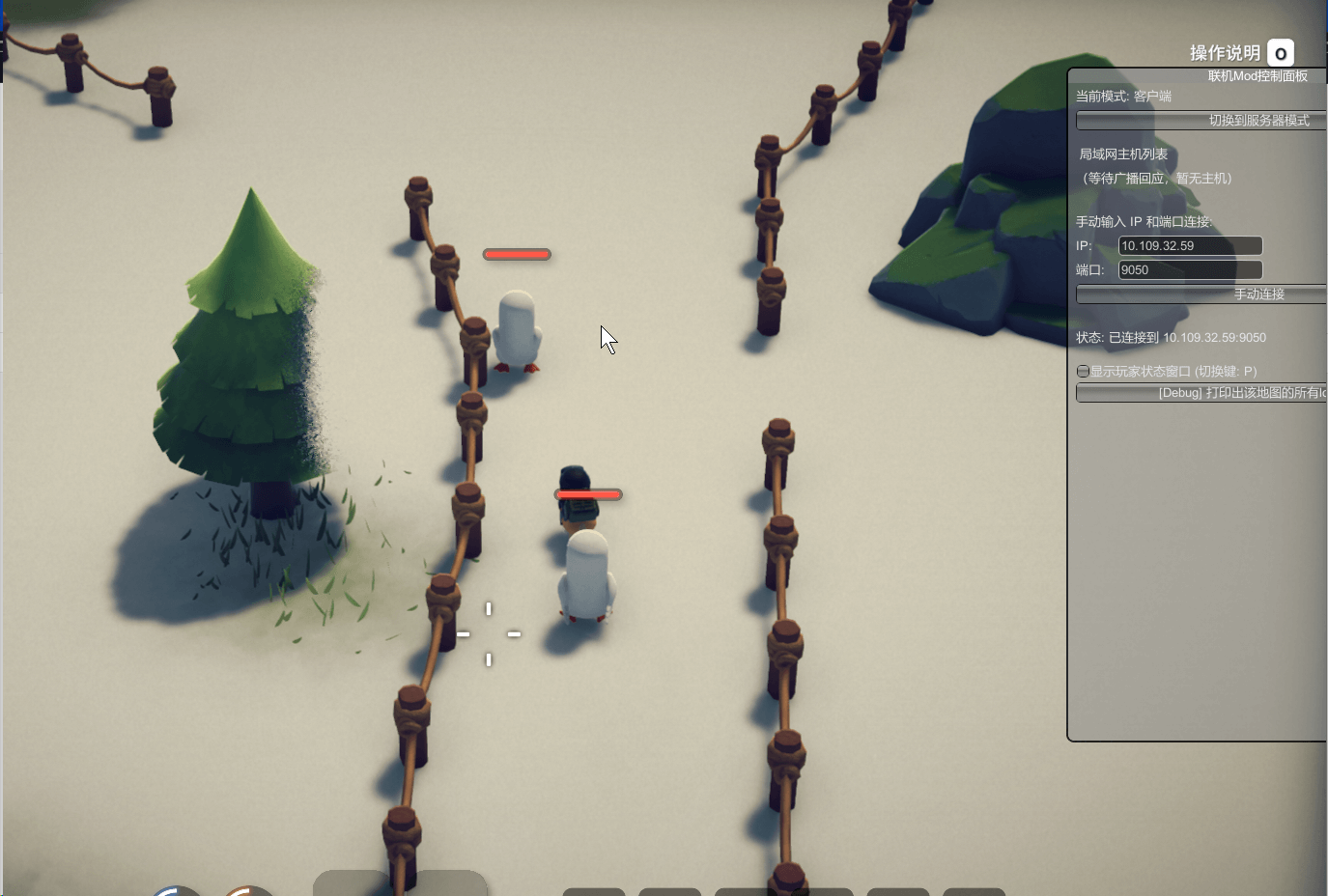
Task: Focus the 端口 port input field
Action: click(1190, 270)
